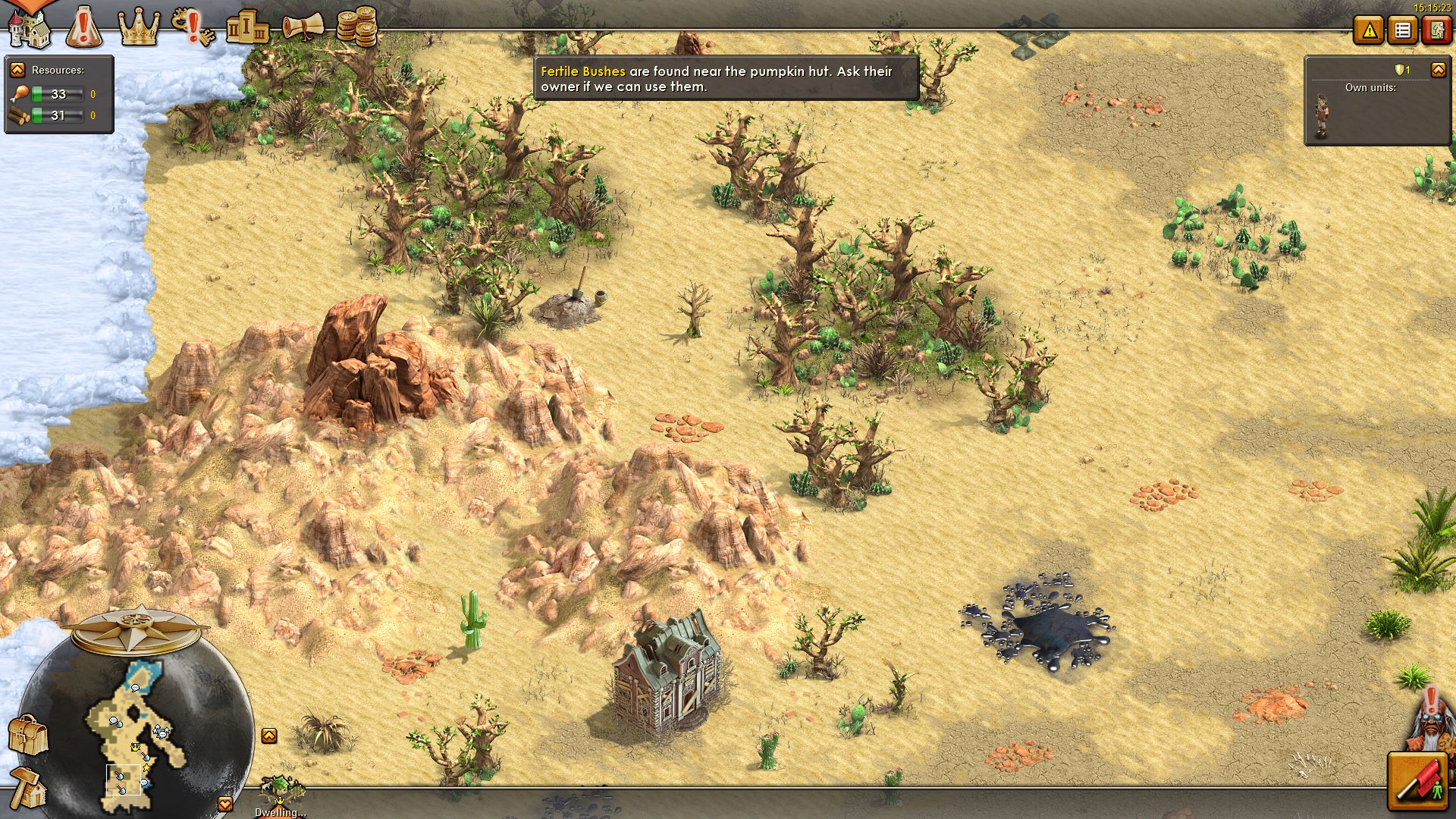Open the village castle icon
This screenshot has width=1456, height=819.
click(x=30, y=29)
